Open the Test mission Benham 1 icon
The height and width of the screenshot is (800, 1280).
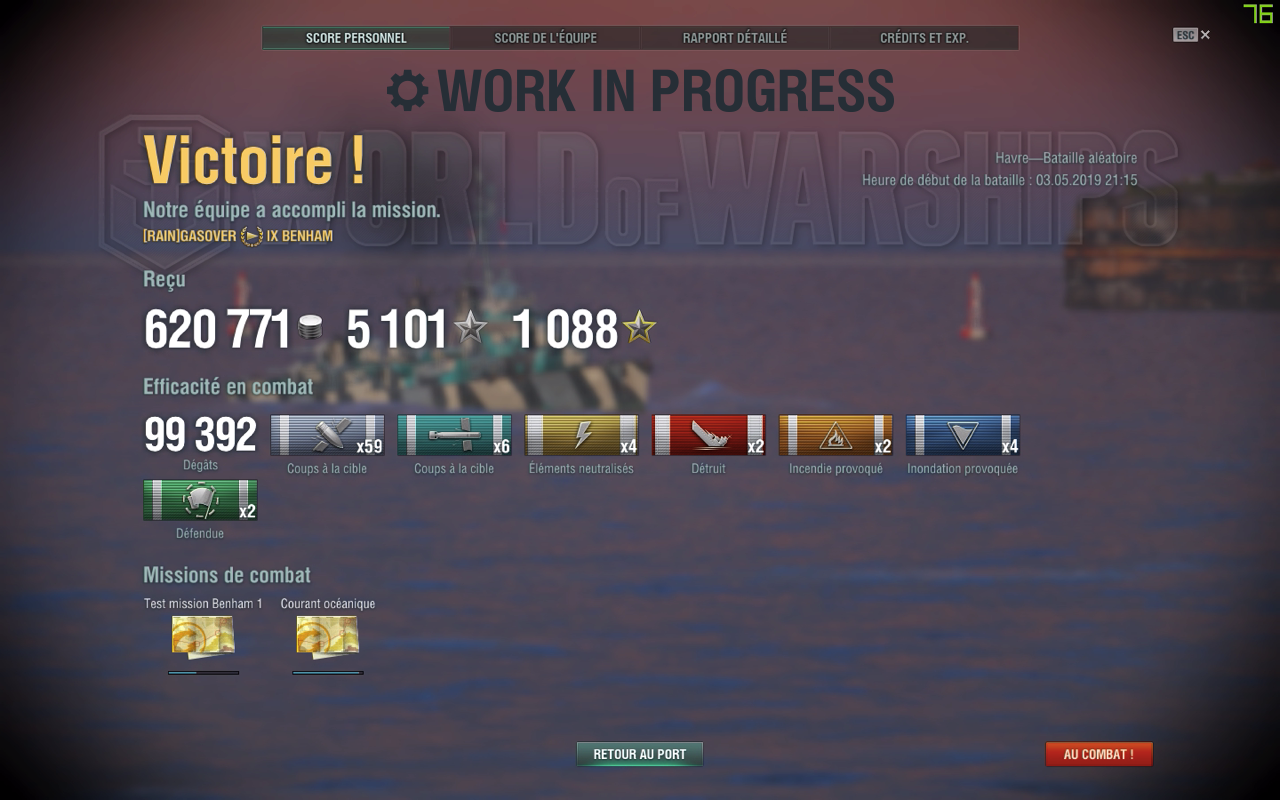pos(203,636)
